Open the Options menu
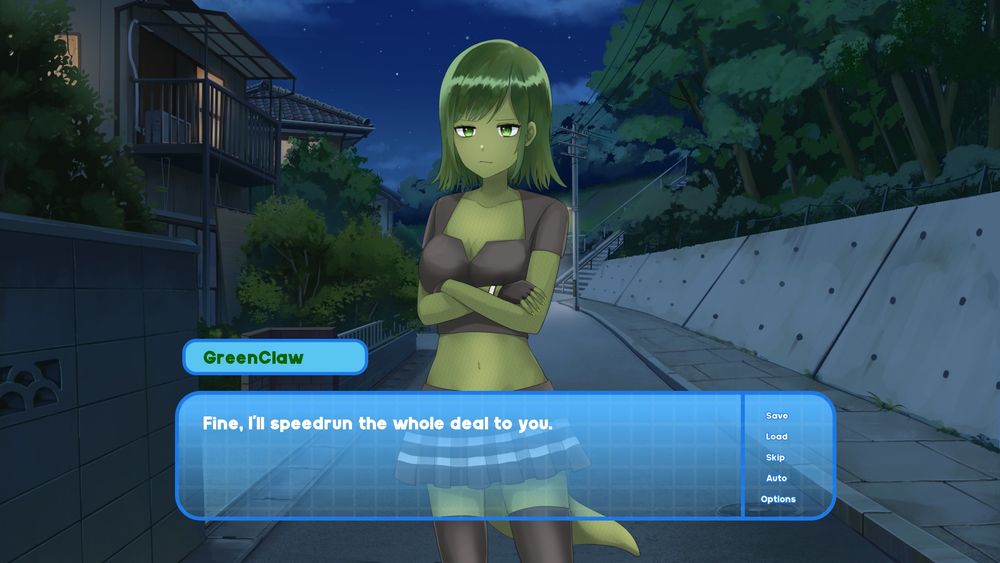This screenshot has height=563, width=1000. 778,499
